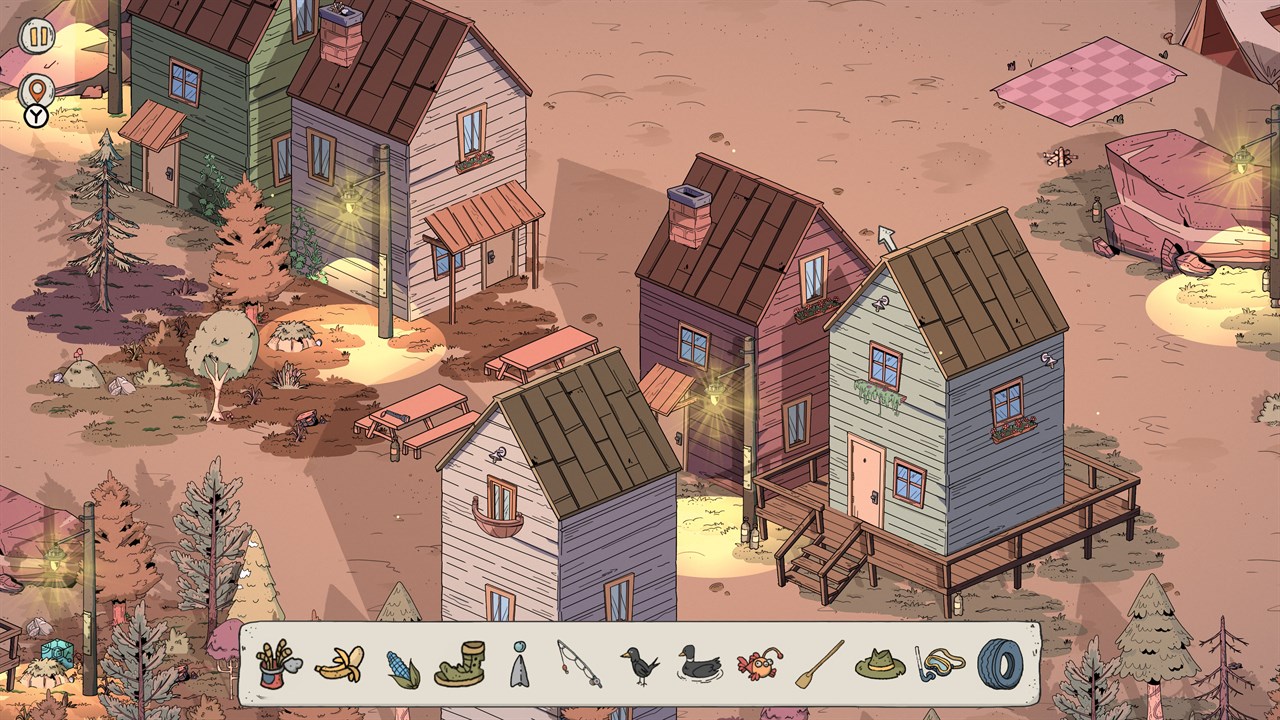
Task: Select the fishing rod item
Action: click(x=579, y=664)
